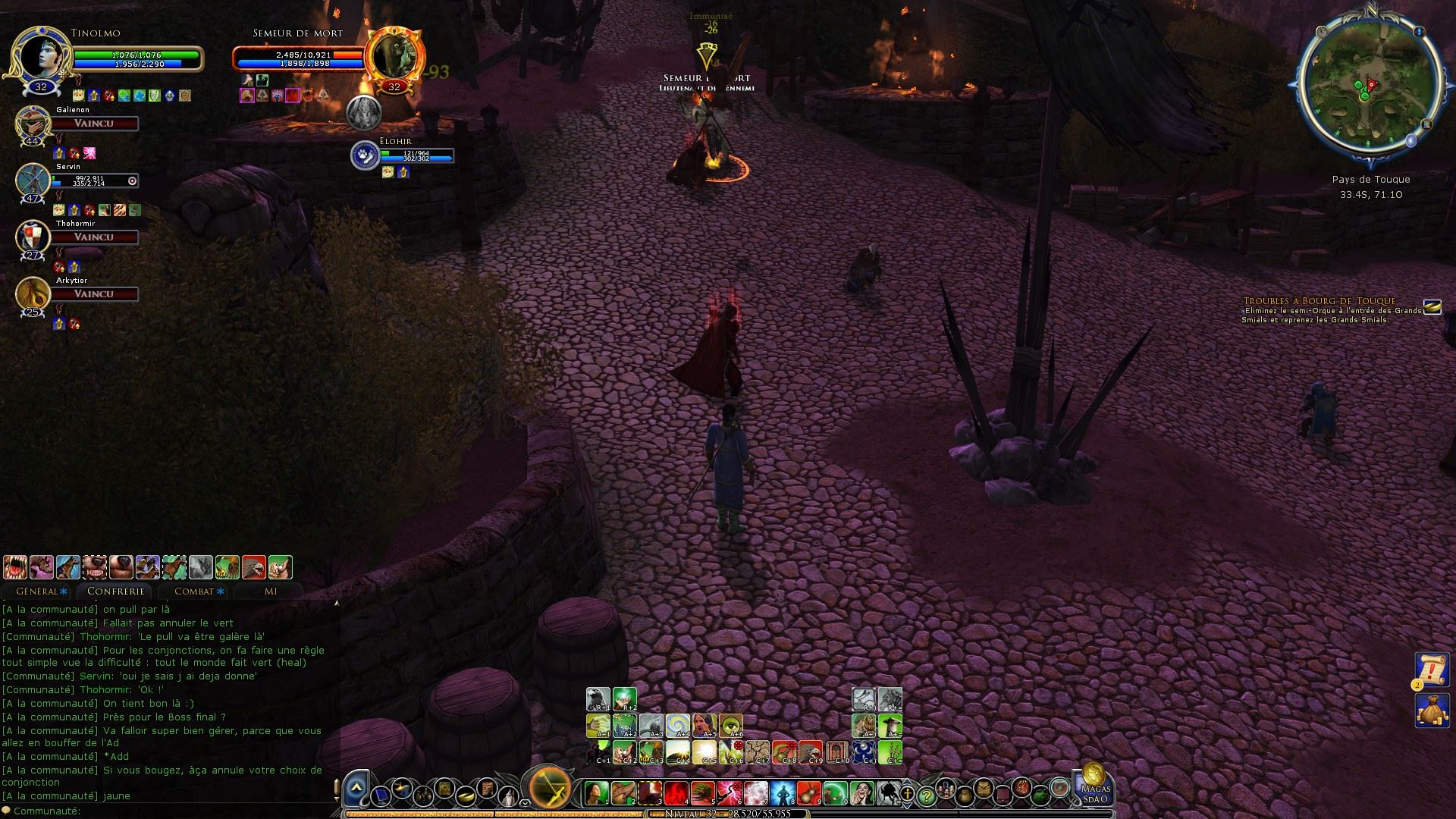This screenshot has height=819, width=1456.
Task: Select defeated party member Galienon
Action: [x=33, y=124]
